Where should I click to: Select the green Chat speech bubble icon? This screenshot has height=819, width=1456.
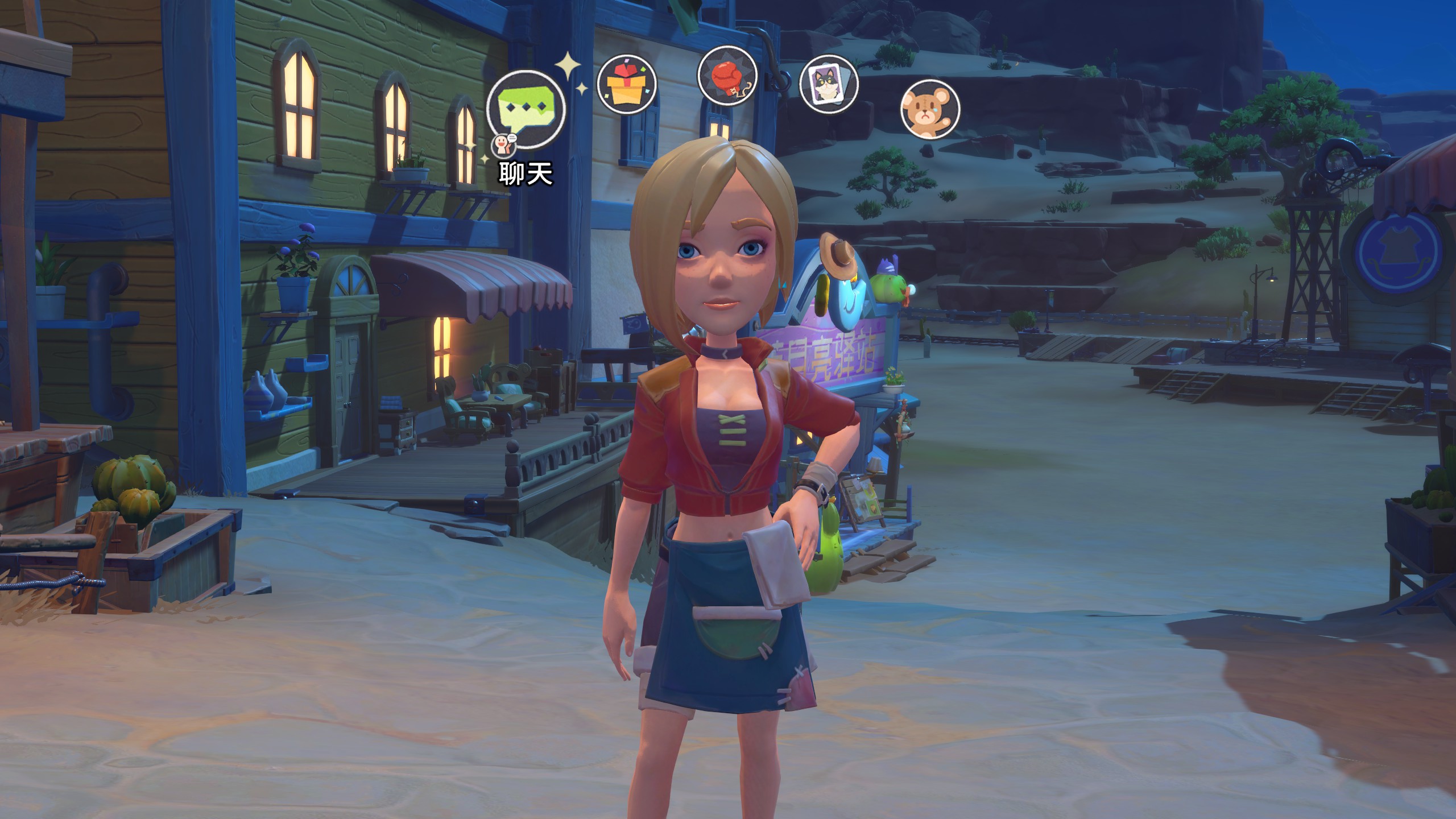coord(526,110)
